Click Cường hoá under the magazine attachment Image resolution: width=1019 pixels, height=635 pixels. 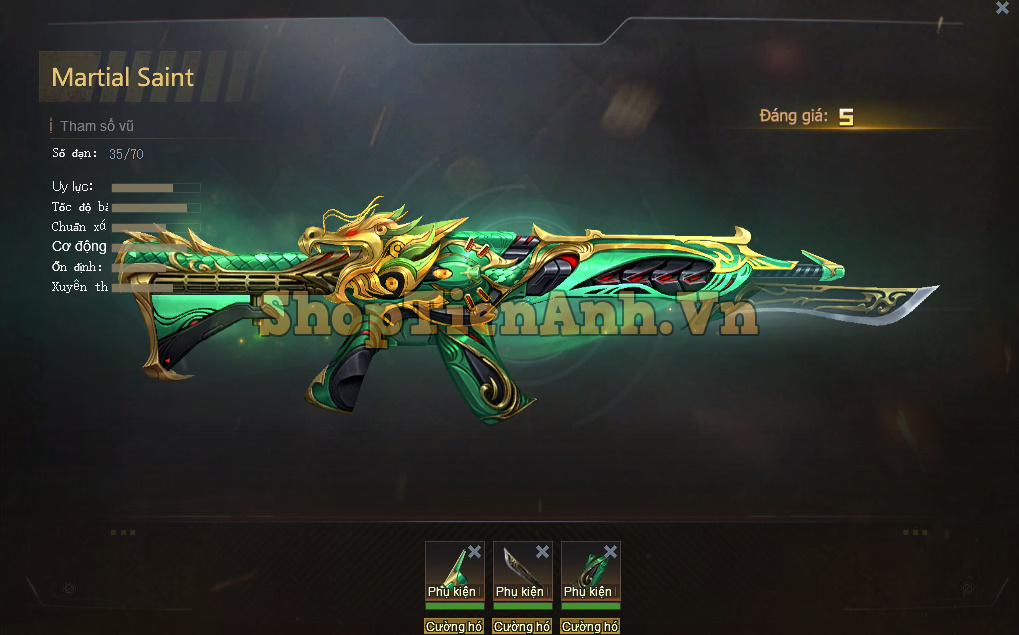point(590,627)
